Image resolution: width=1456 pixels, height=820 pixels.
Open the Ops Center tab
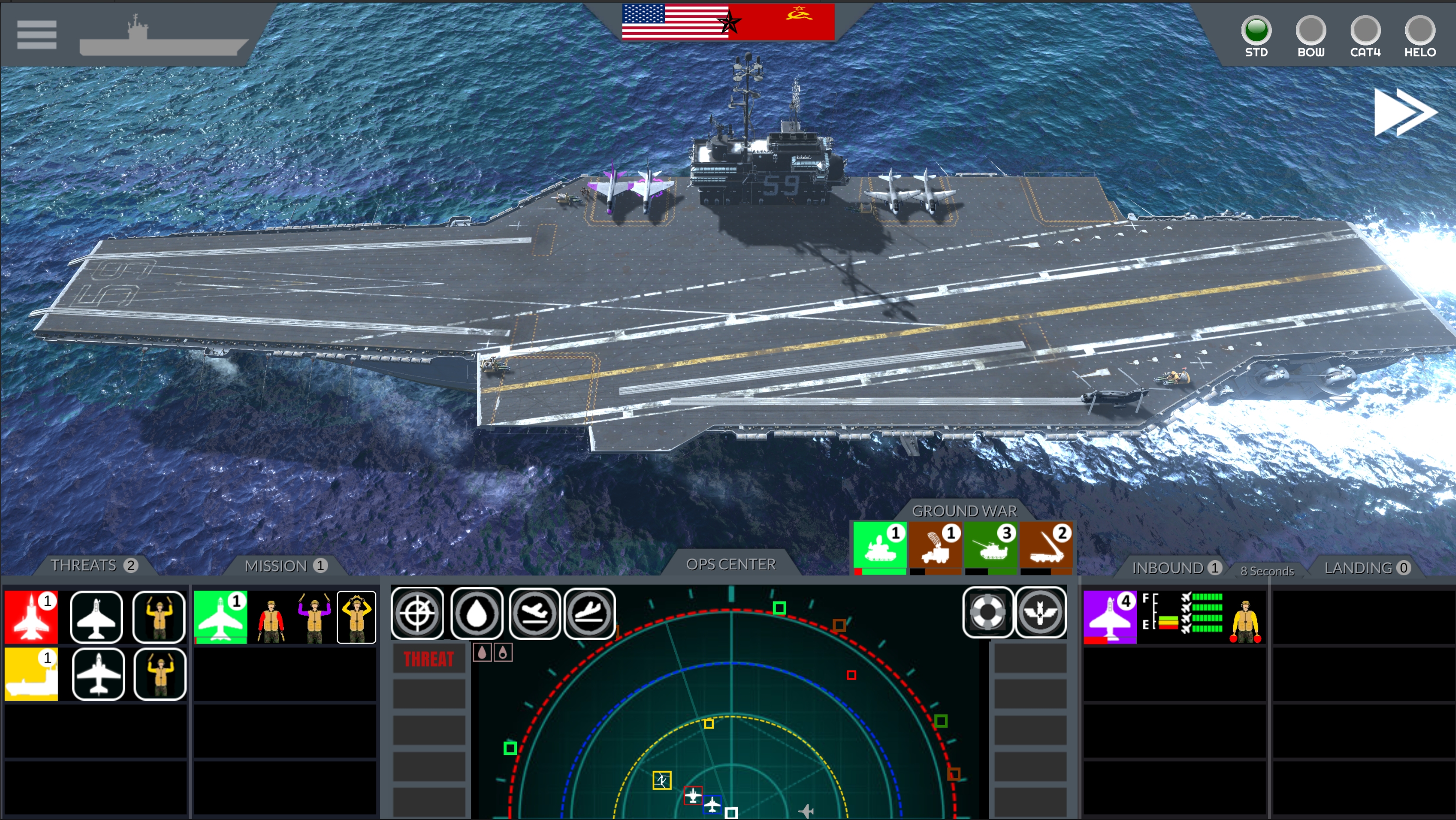(x=731, y=565)
